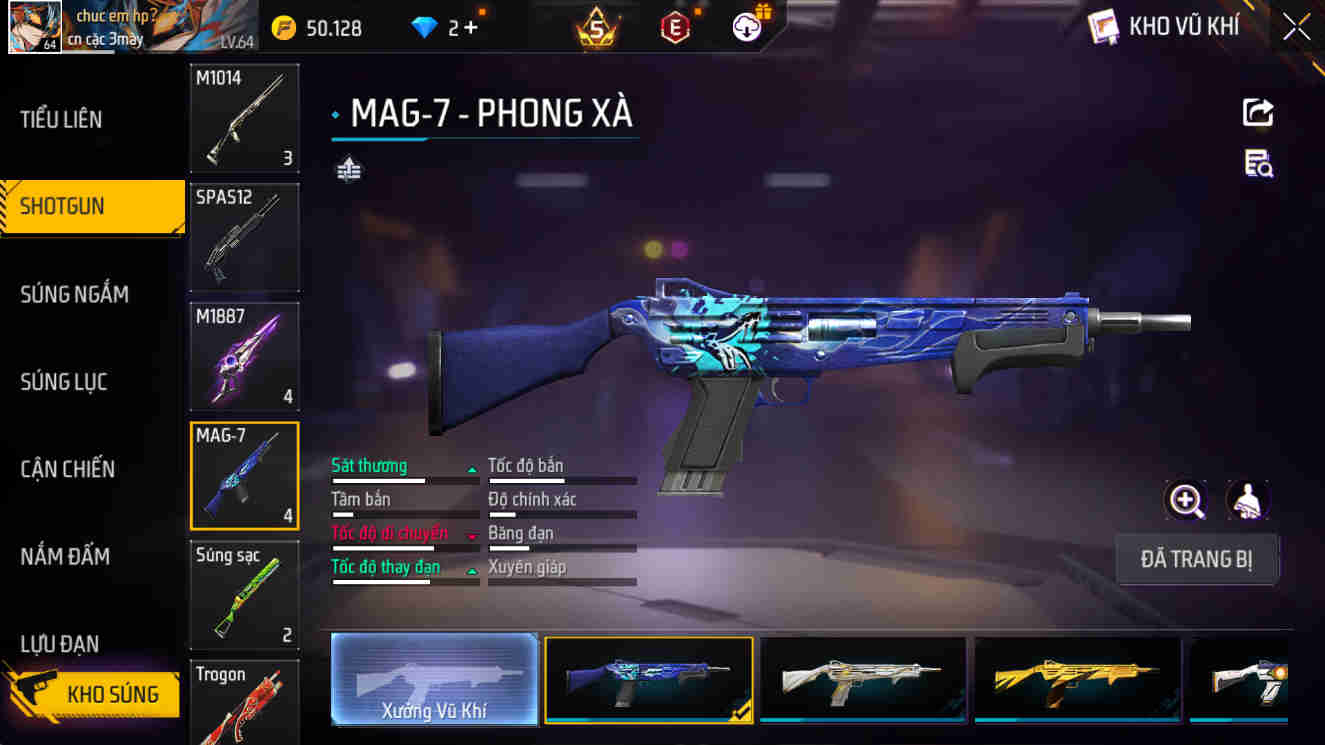This screenshot has width=1325, height=745.
Task: Click the share skin icon
Action: pos(1259,112)
